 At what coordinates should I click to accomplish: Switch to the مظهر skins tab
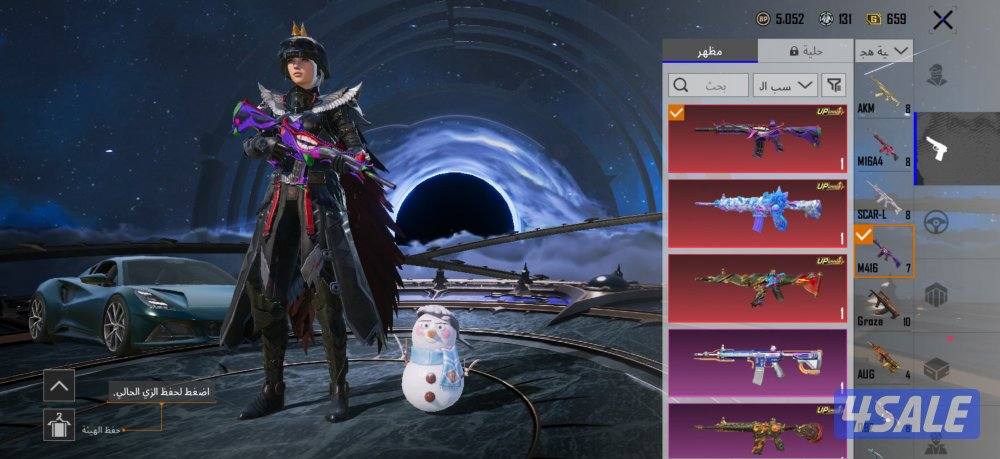(710, 50)
